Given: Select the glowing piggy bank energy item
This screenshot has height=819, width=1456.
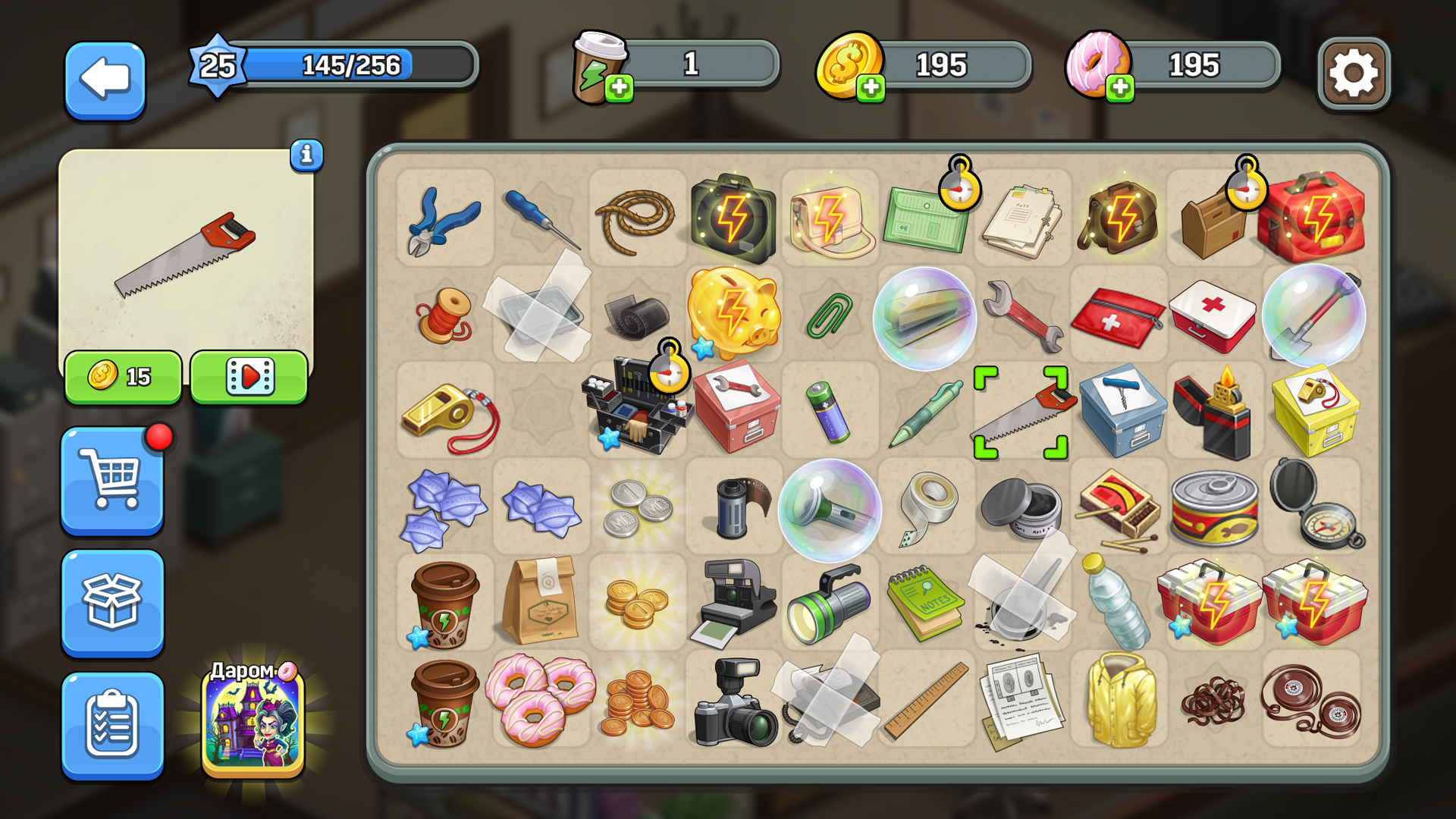Looking at the screenshot, I should (734, 314).
